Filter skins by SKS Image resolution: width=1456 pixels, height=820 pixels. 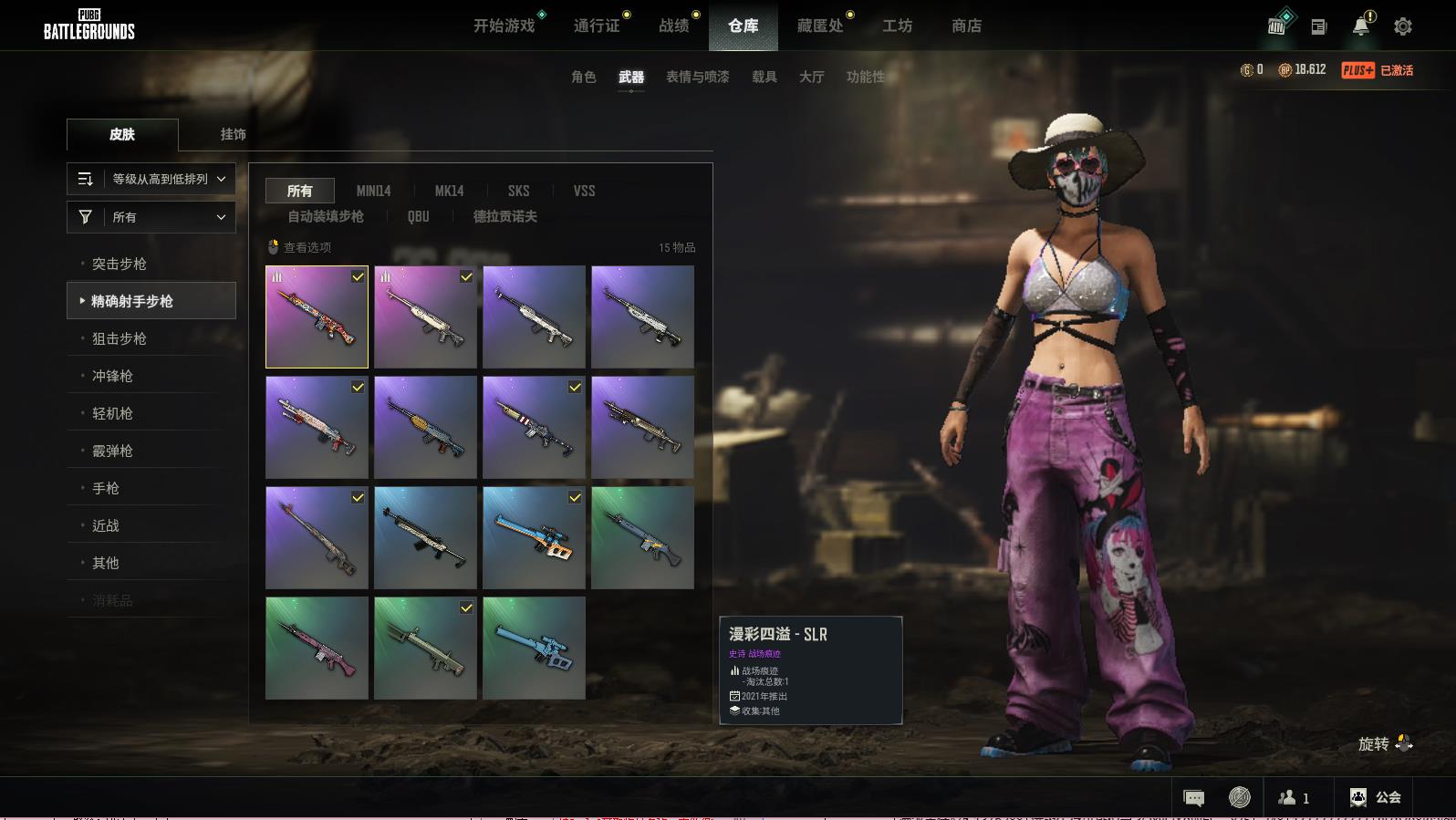(x=518, y=191)
